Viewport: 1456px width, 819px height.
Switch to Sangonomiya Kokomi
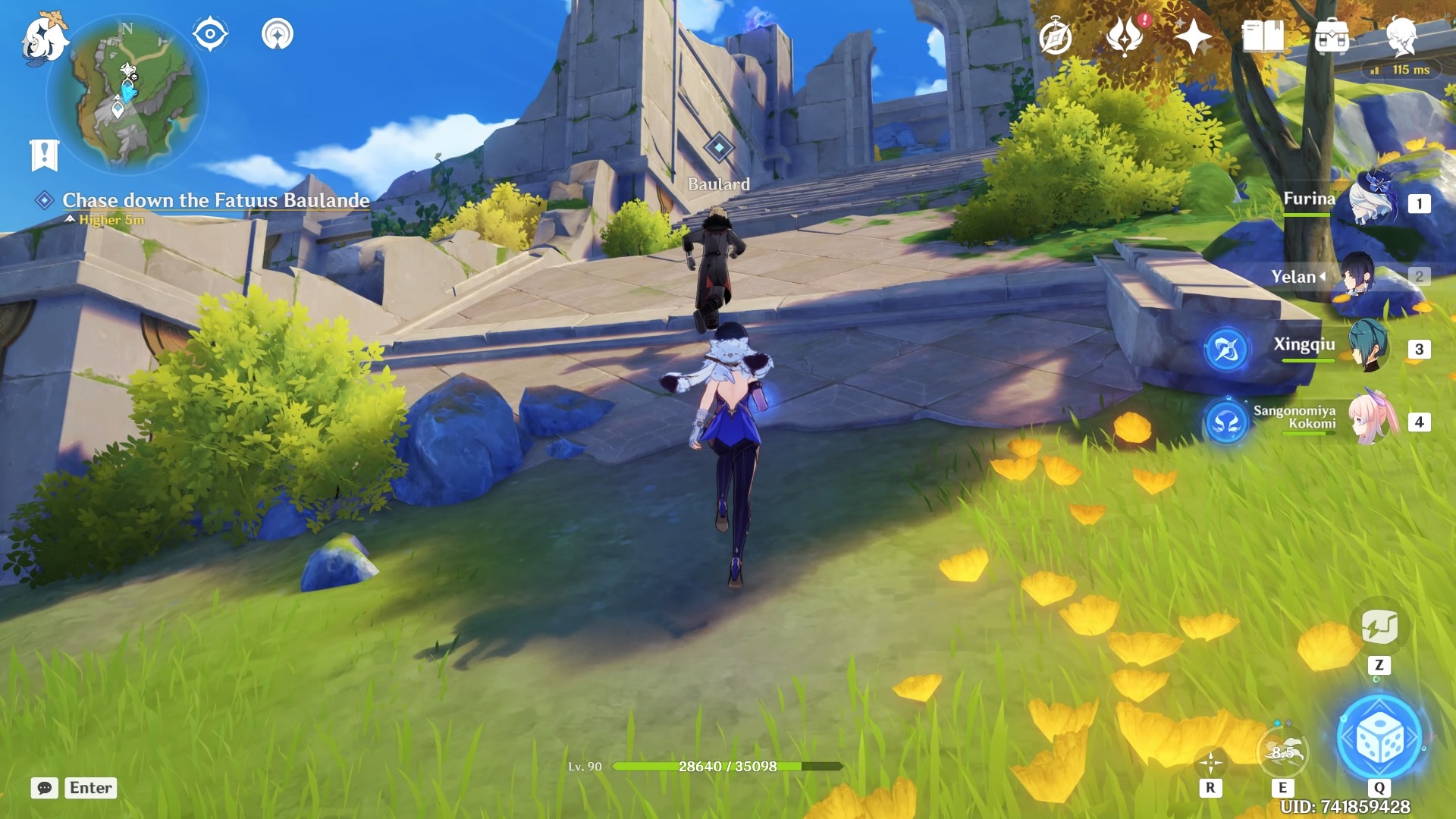[1371, 419]
